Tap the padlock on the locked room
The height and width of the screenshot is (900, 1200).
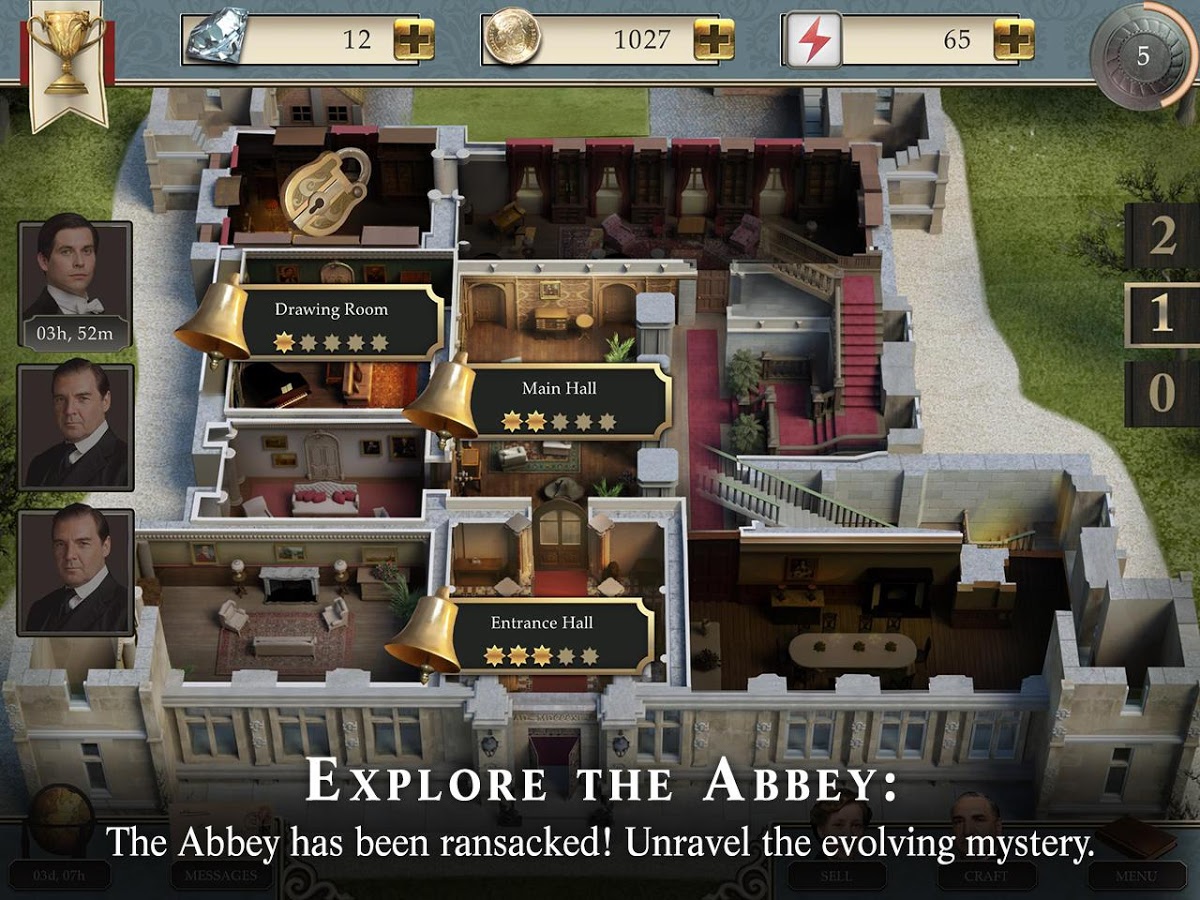tap(326, 190)
